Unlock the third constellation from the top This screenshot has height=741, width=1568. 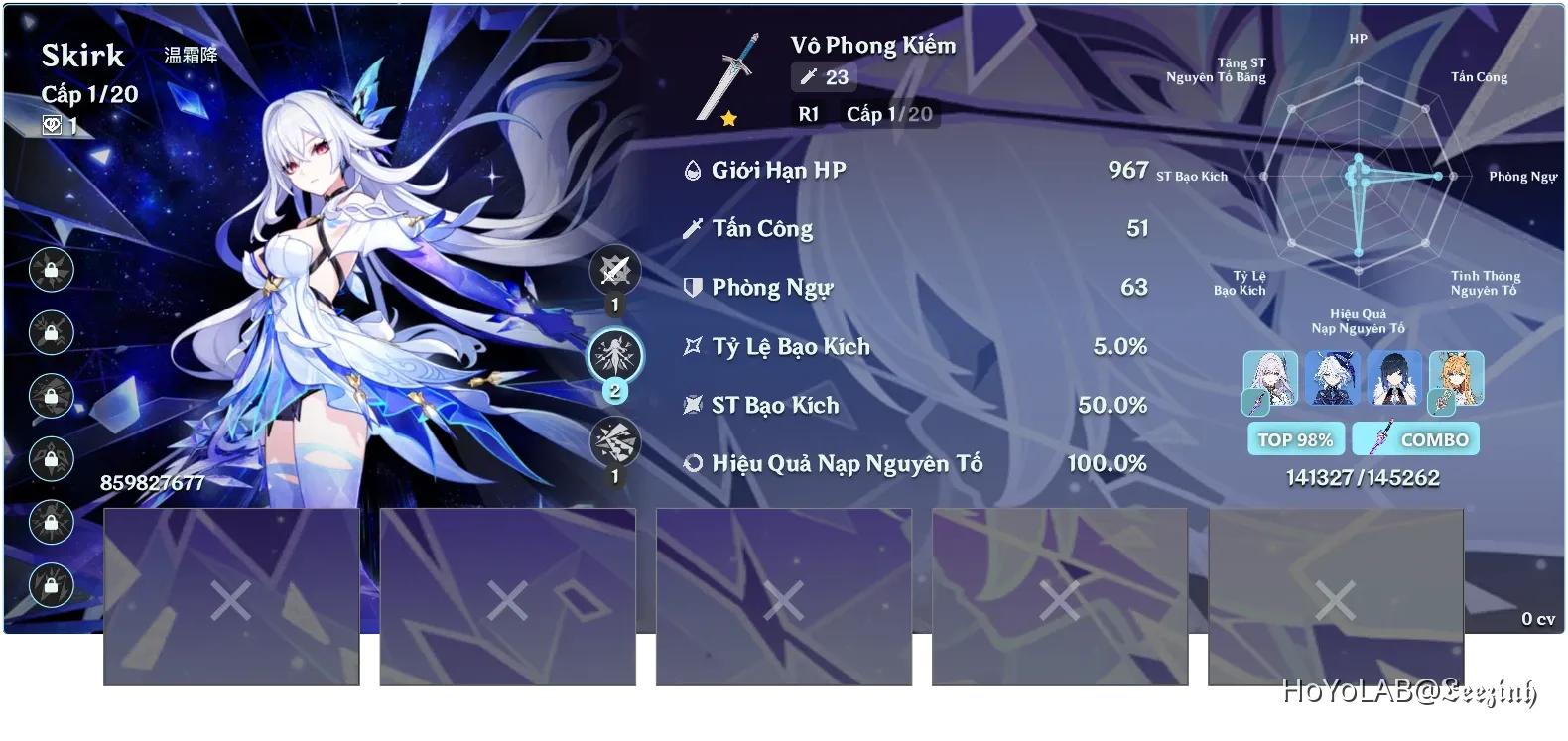click(x=50, y=397)
